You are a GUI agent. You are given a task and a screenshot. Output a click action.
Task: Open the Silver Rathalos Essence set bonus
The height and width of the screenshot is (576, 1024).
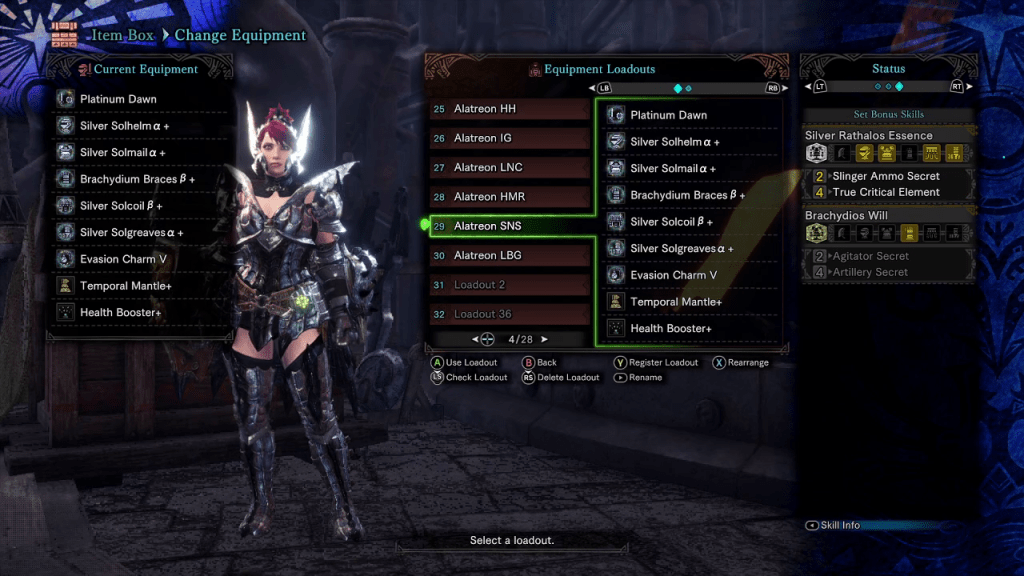pyautogui.click(x=869, y=135)
